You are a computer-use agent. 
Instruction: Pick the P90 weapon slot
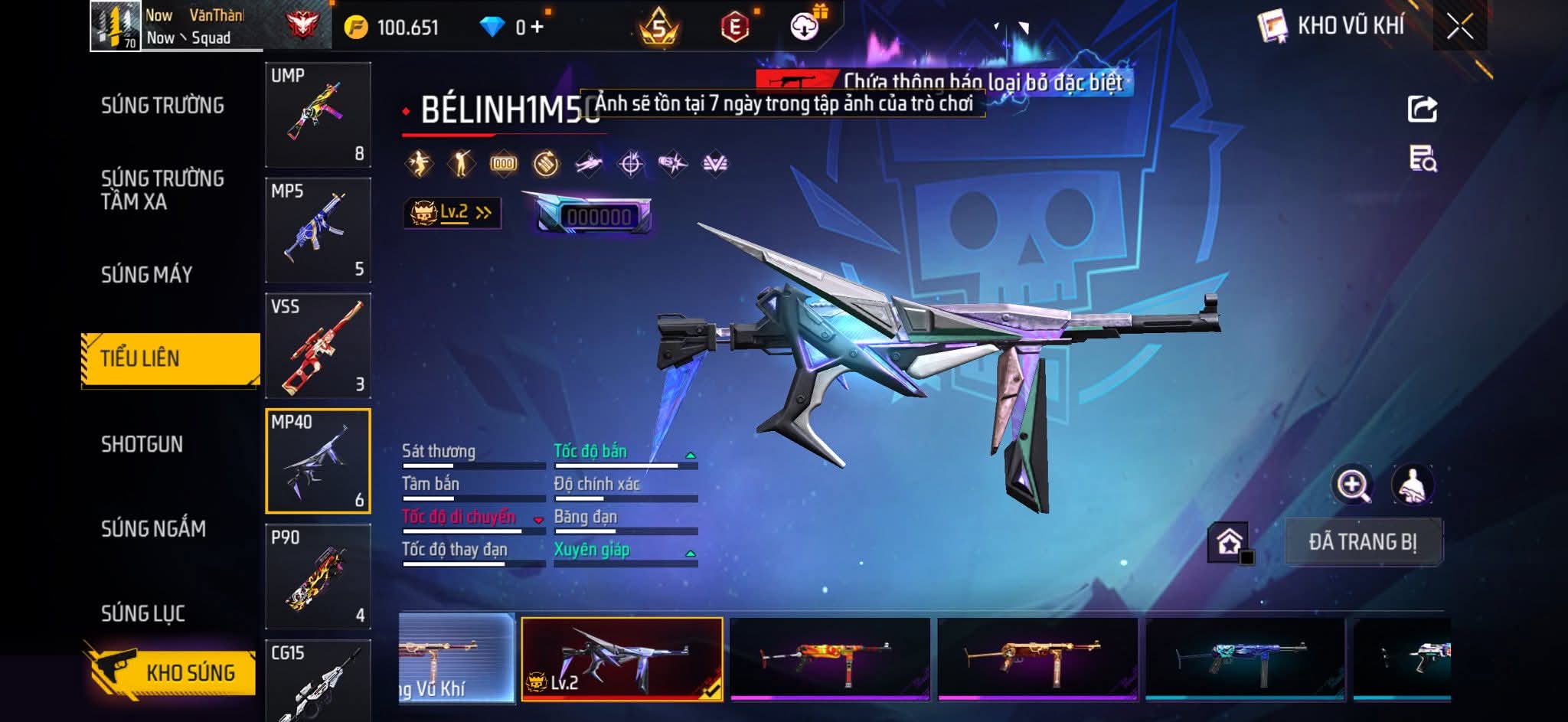[318, 577]
